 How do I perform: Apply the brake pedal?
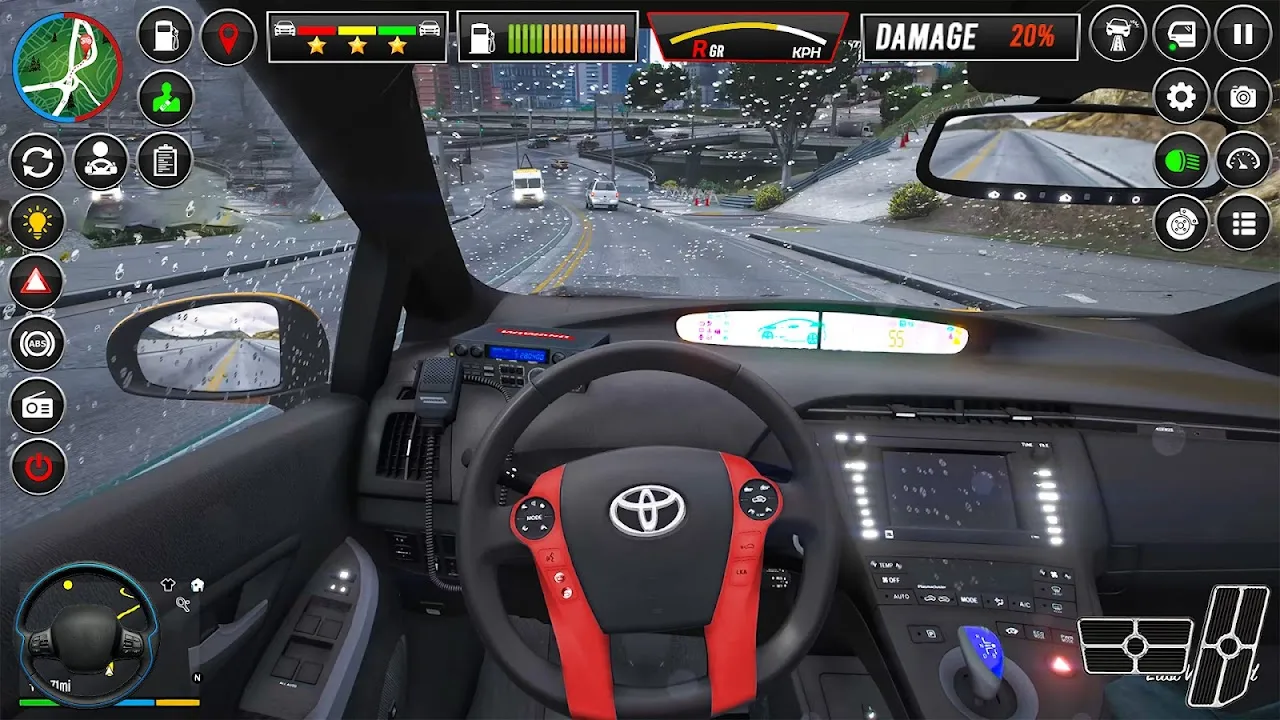coord(1136,646)
